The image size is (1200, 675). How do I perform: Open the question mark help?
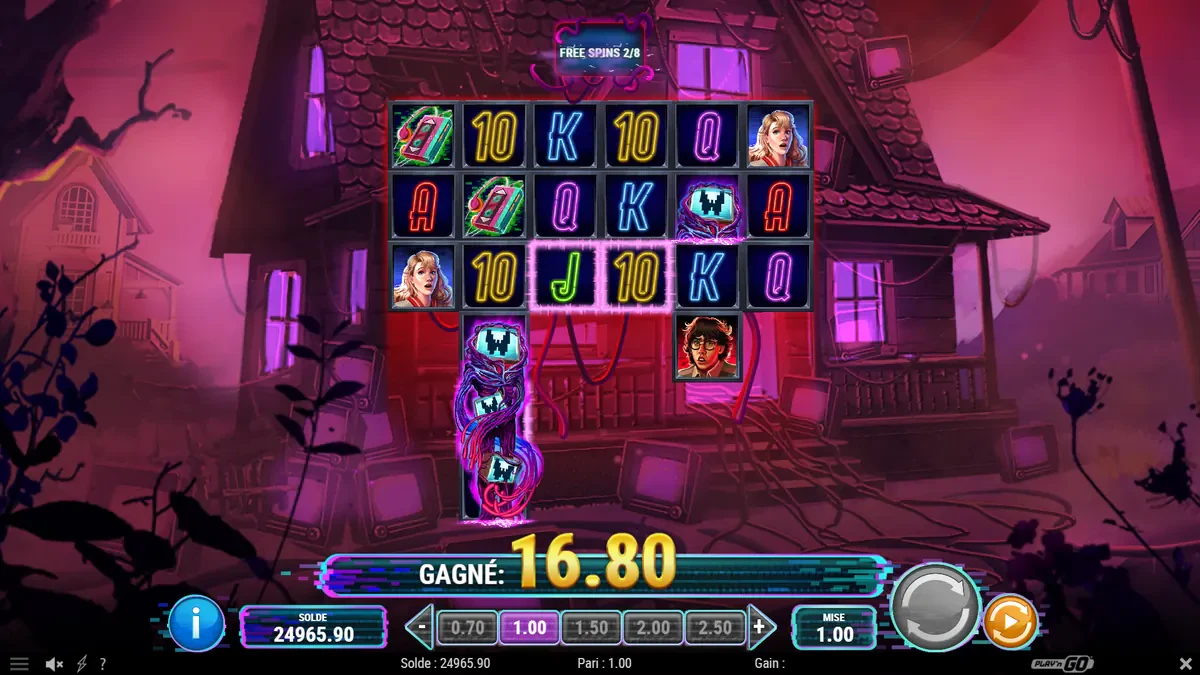[102, 664]
